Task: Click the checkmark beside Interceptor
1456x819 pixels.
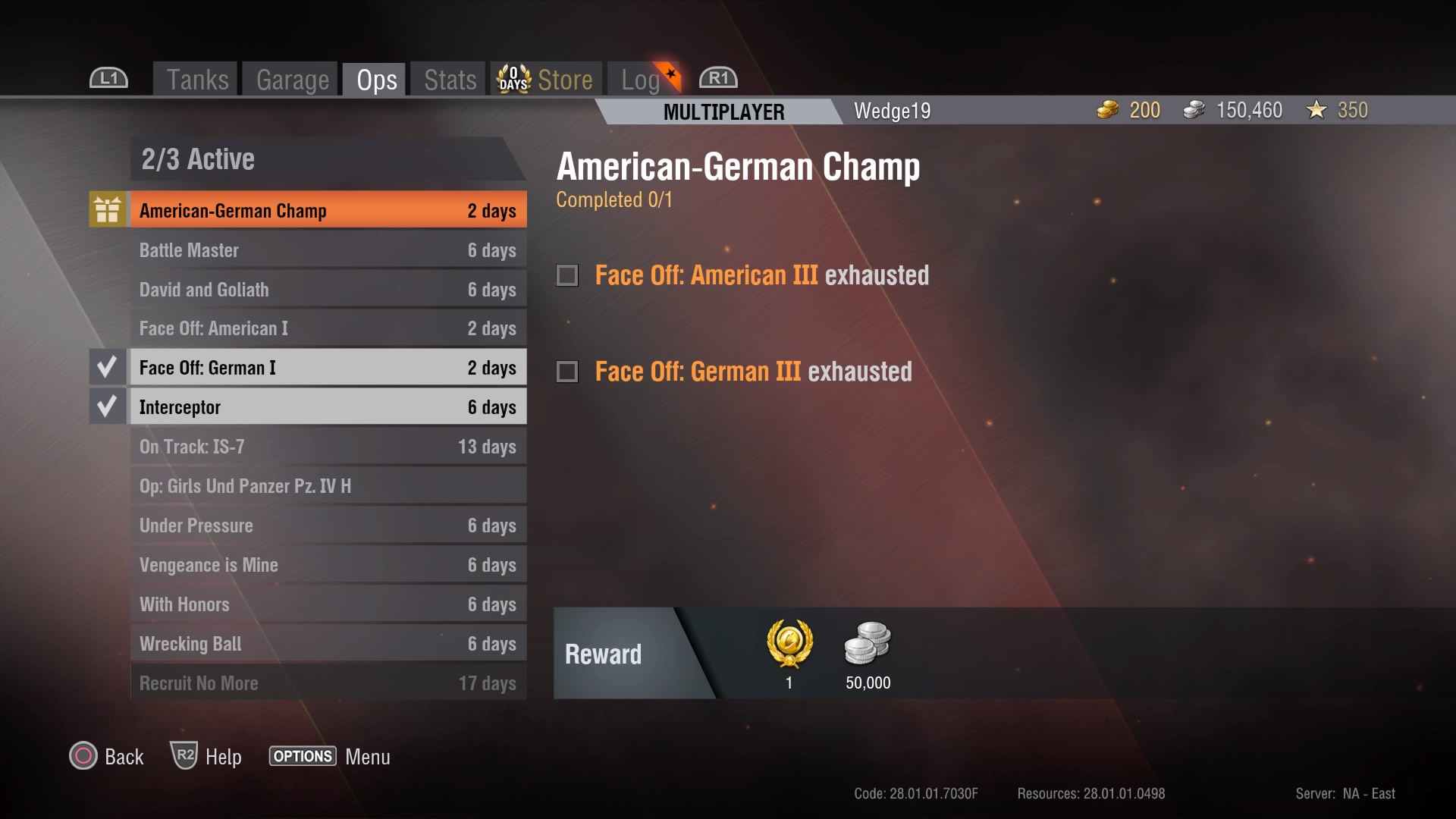Action: click(107, 406)
